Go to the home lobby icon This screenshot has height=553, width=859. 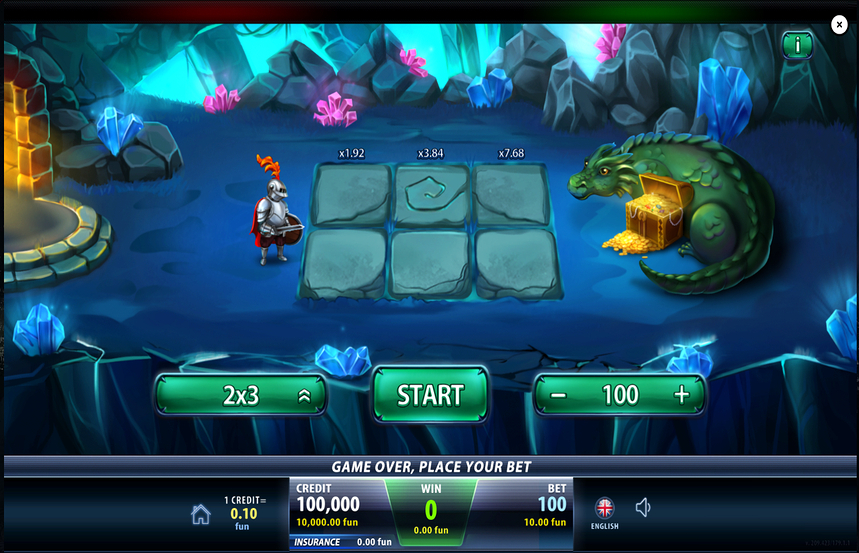coord(201,514)
